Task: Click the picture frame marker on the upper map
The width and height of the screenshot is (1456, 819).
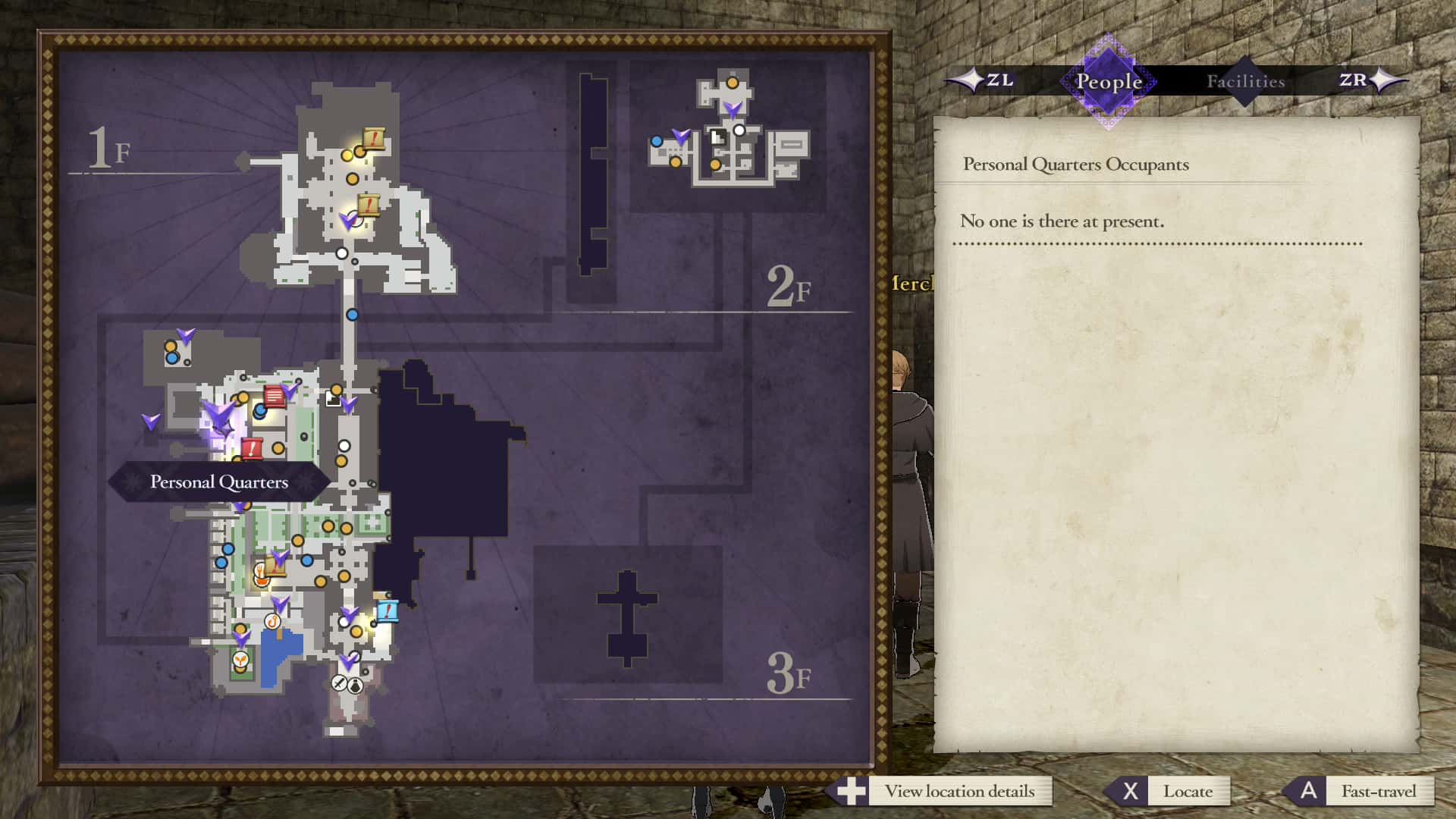Action: pos(718,136)
